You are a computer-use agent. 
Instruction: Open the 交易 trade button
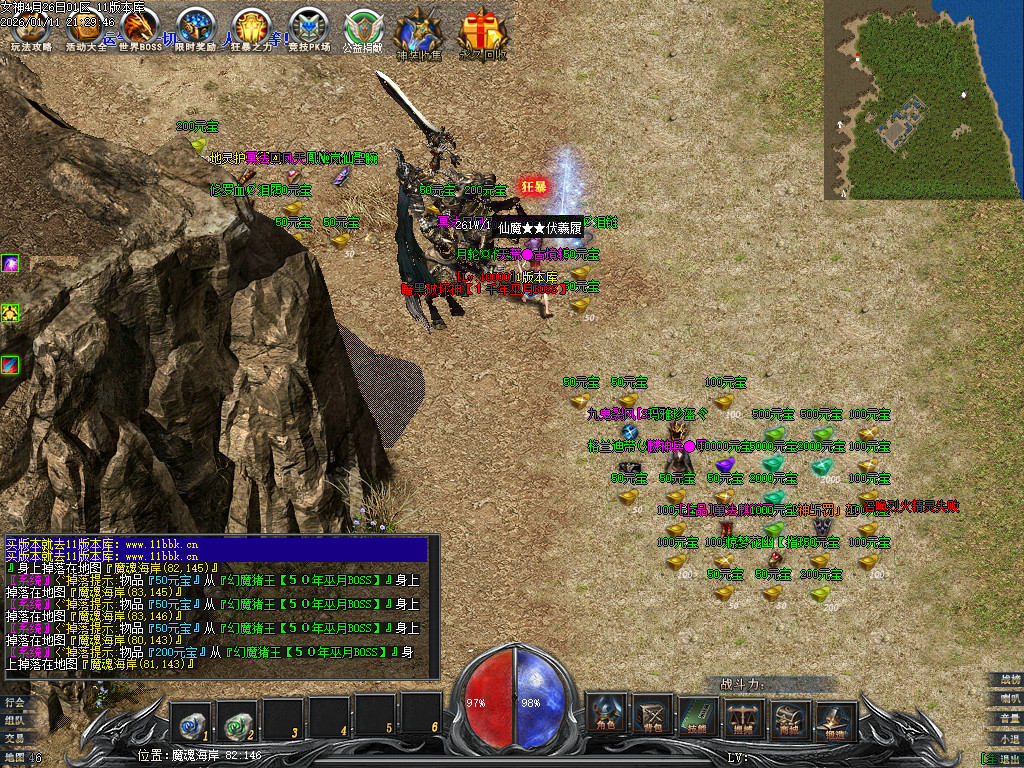[14, 738]
